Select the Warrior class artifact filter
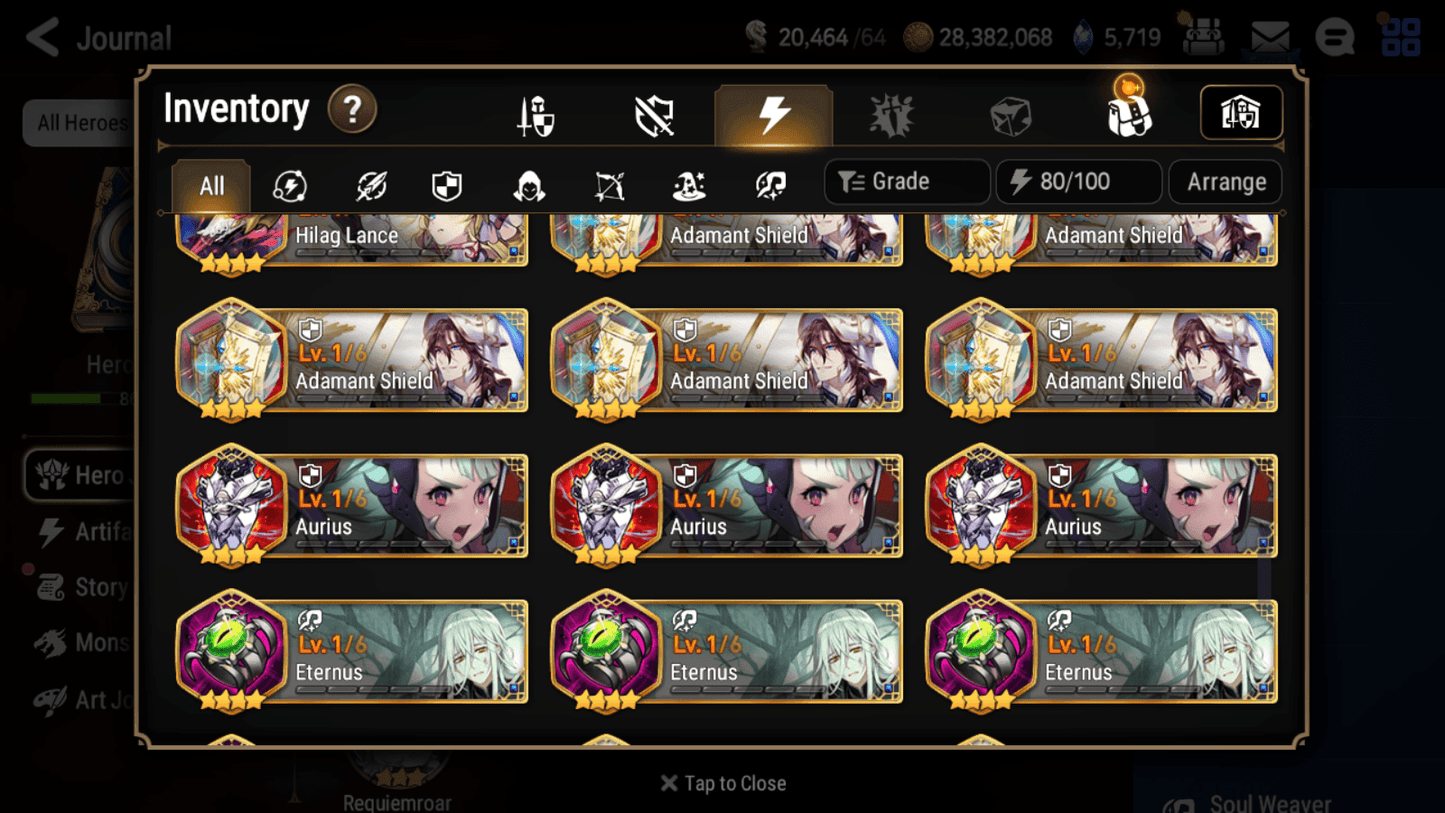 point(369,183)
